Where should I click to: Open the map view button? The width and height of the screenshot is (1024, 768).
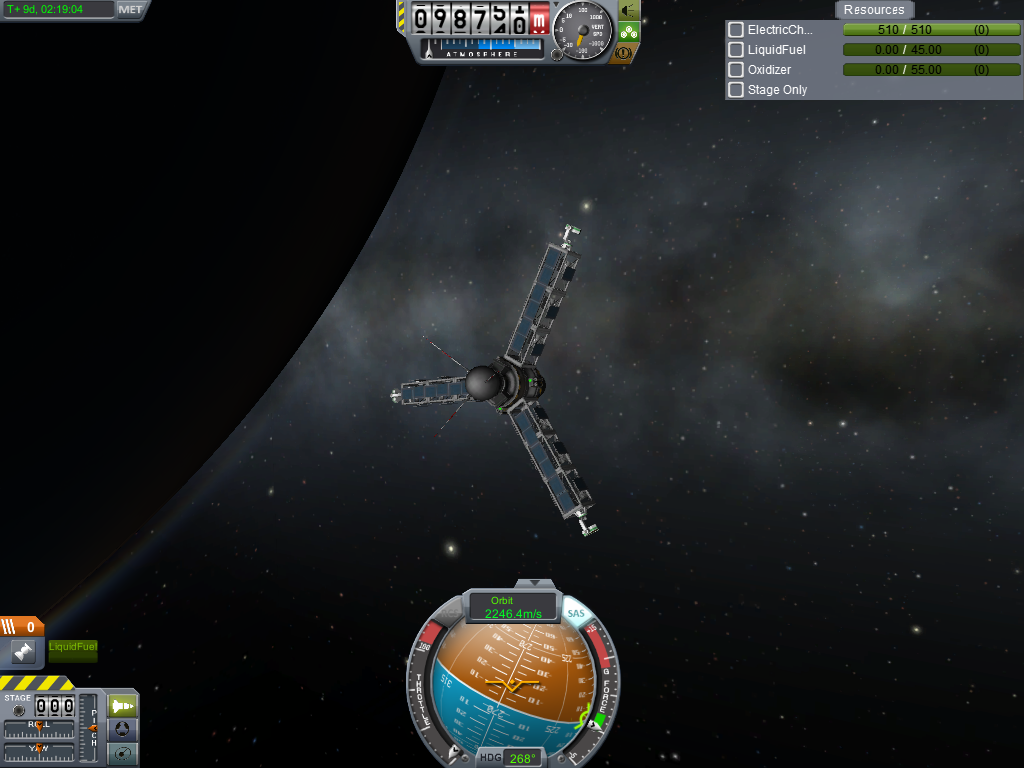click(x=123, y=754)
